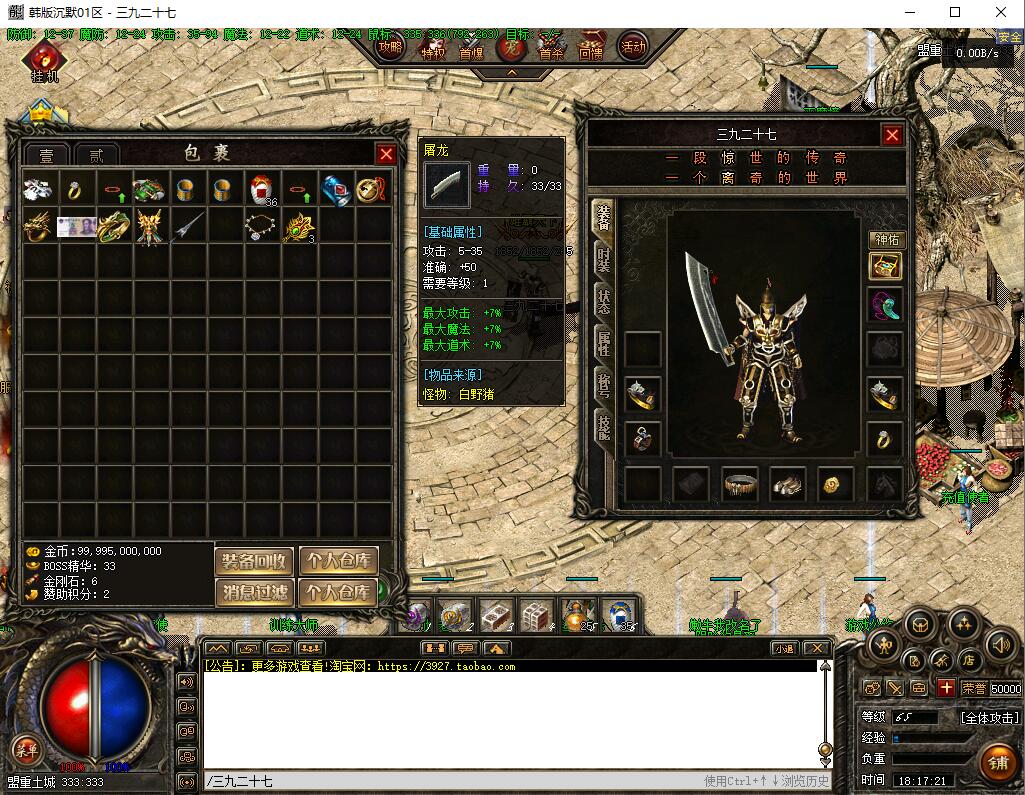Pick the pearl necklace in the bag
1025x795 pixels.
click(260, 226)
